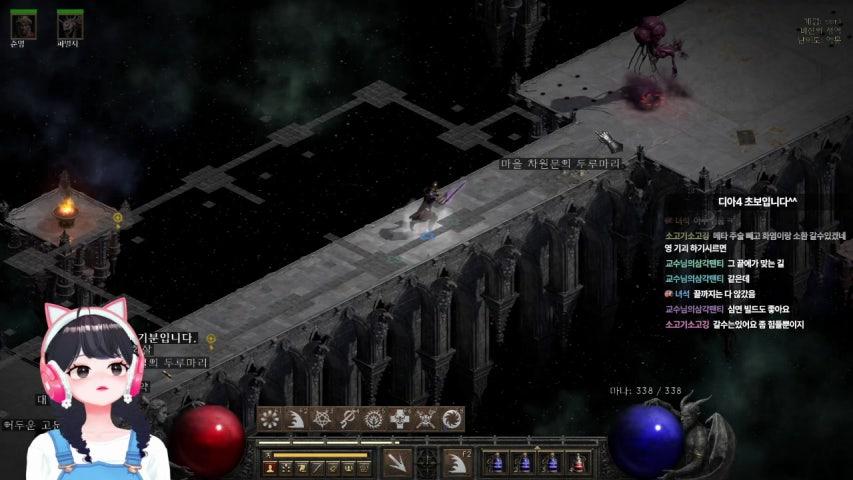Image resolution: width=853 pixels, height=480 pixels.
Task: Use the red health potion in belt
Action: click(577, 462)
